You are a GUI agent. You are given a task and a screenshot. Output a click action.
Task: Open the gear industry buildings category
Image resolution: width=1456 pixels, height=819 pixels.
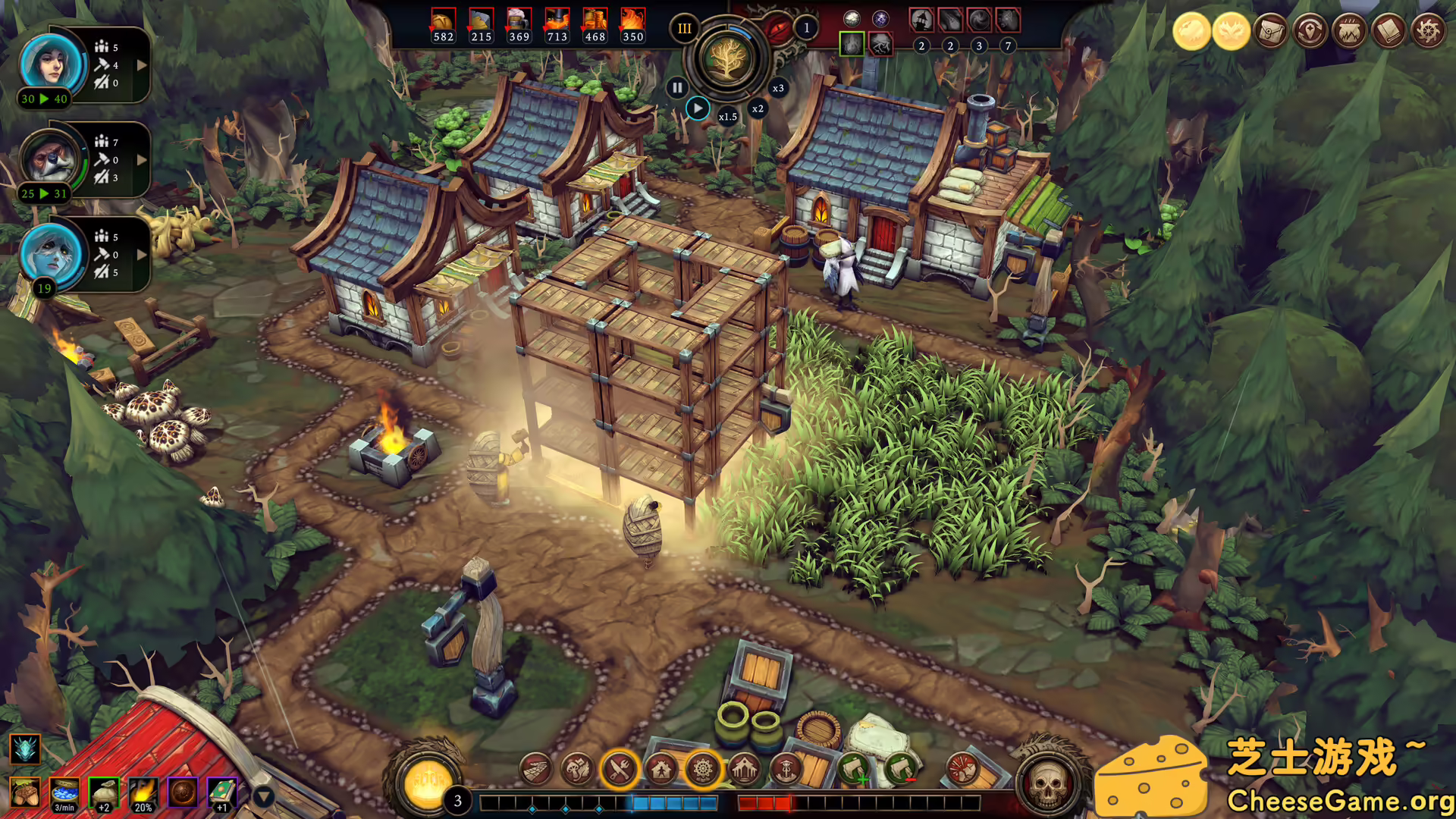[703, 770]
